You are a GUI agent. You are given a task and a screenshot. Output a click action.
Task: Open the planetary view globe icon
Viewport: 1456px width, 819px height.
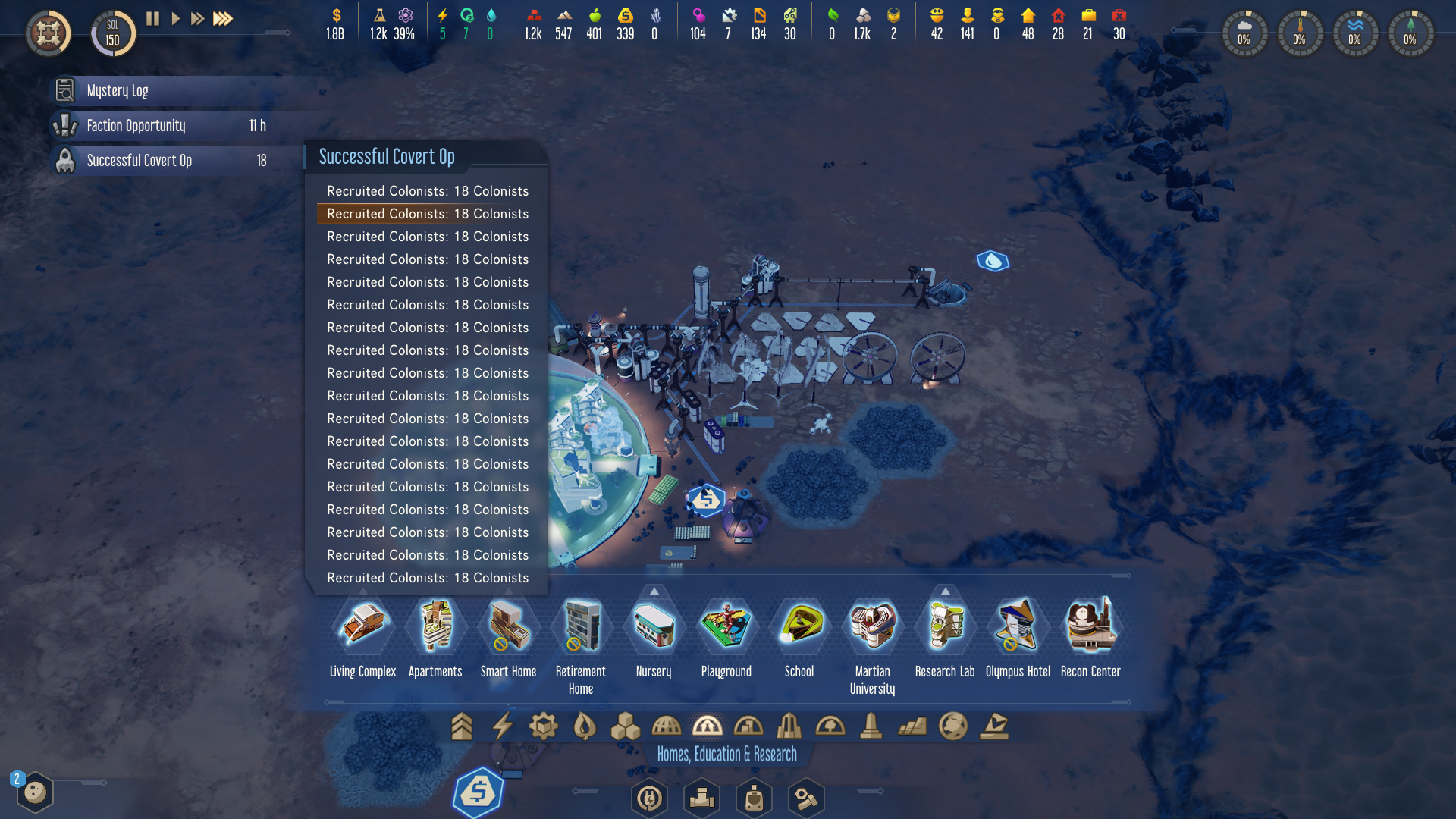pos(952,726)
